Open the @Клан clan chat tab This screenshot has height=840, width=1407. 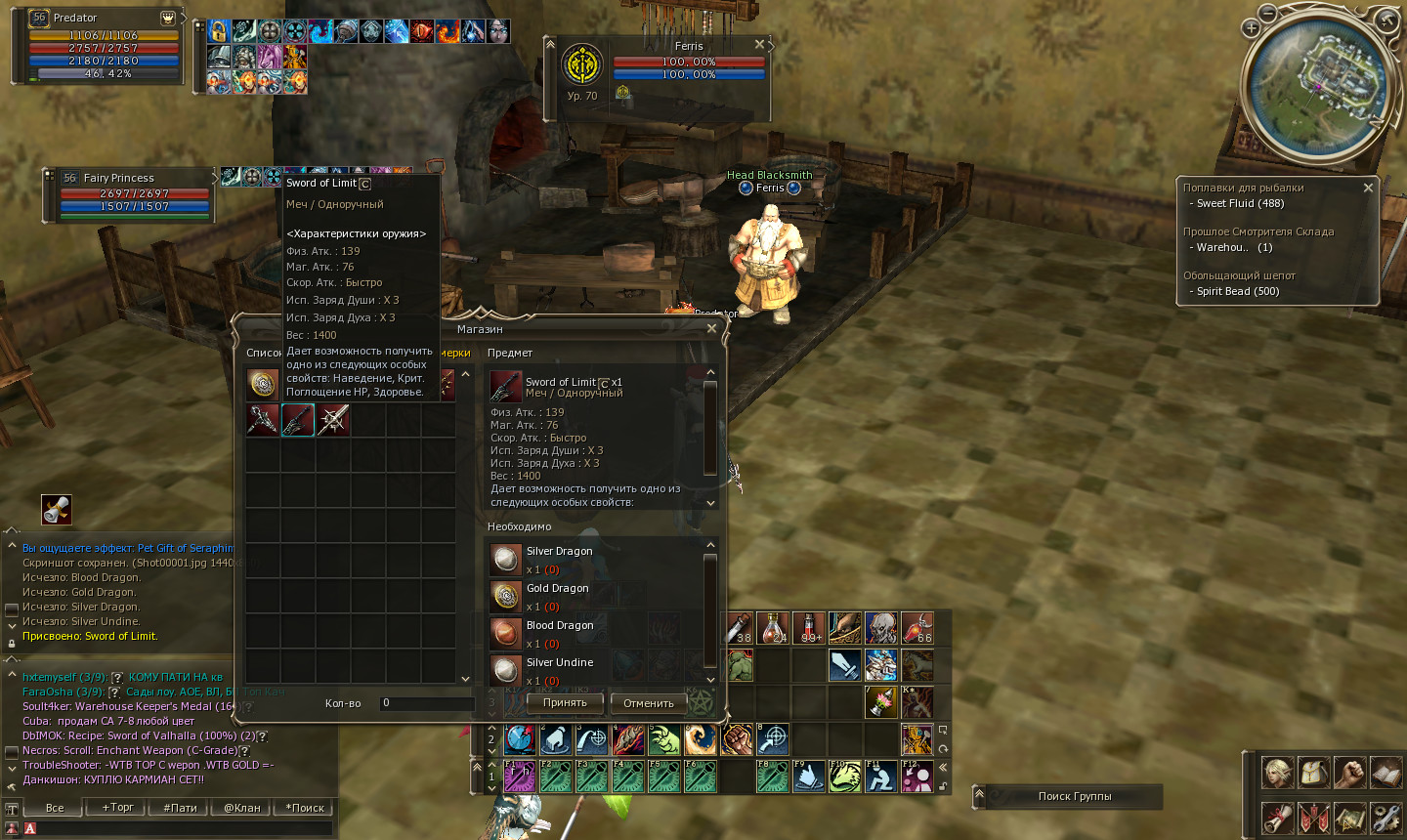pyautogui.click(x=241, y=808)
